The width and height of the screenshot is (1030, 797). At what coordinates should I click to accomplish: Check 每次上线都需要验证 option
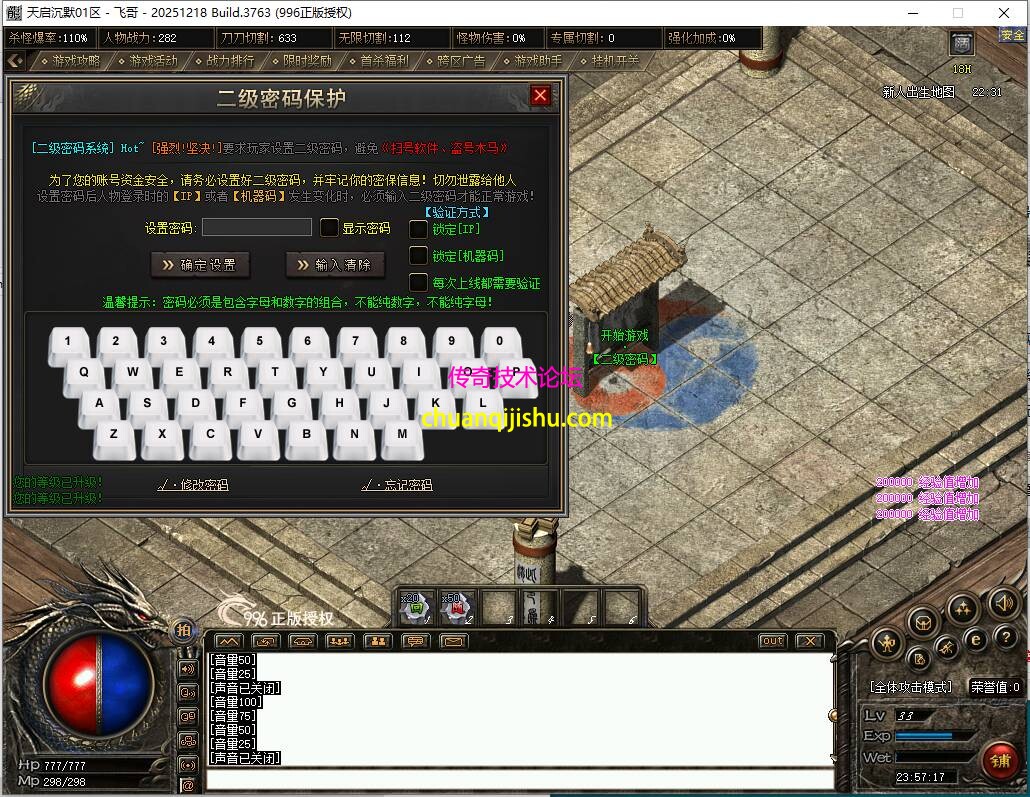pyautogui.click(x=419, y=283)
